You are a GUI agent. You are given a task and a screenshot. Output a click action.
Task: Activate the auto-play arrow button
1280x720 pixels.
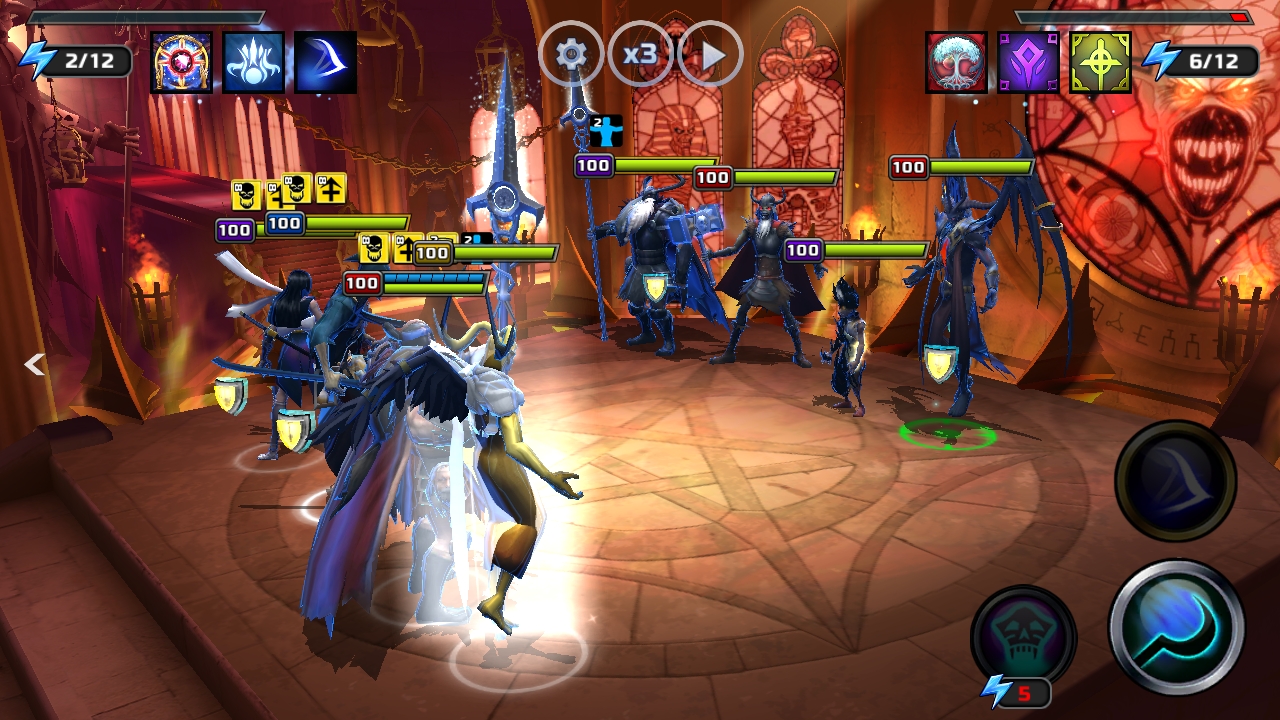(710, 54)
